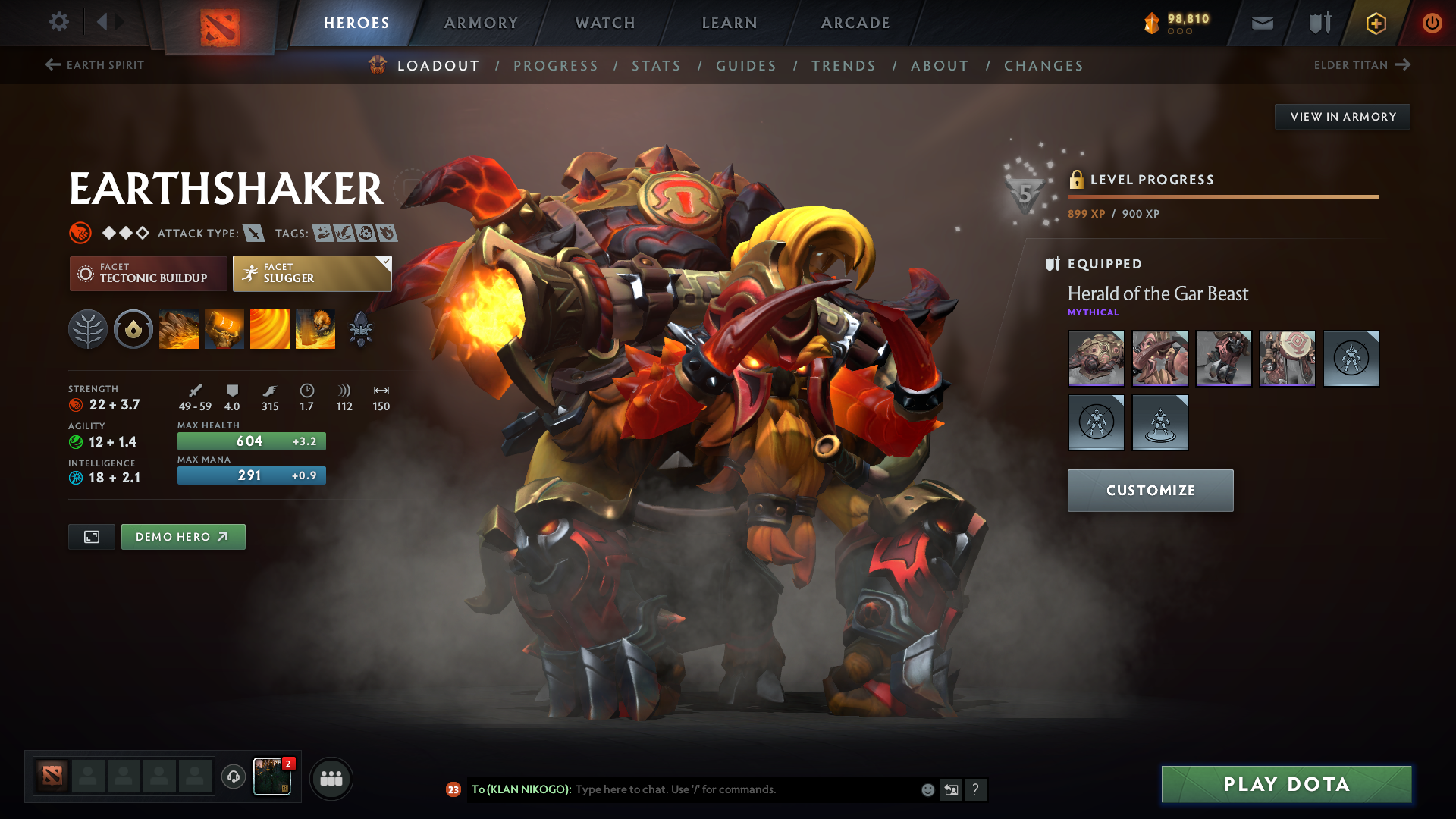Type in the KLAN NIKOGO chat field

(x=720, y=789)
